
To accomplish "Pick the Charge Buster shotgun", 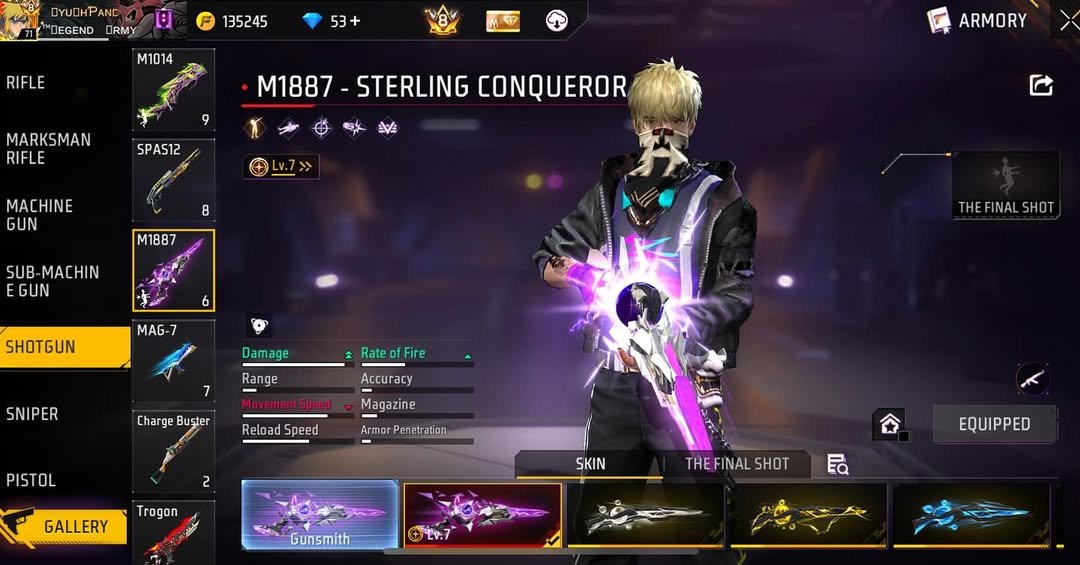I will [x=173, y=452].
